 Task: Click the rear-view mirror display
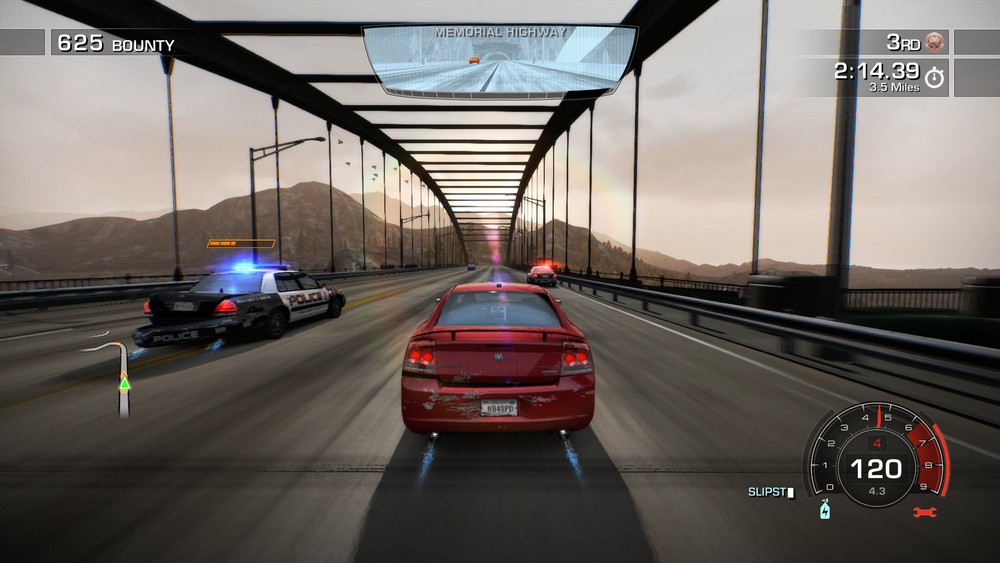click(500, 62)
